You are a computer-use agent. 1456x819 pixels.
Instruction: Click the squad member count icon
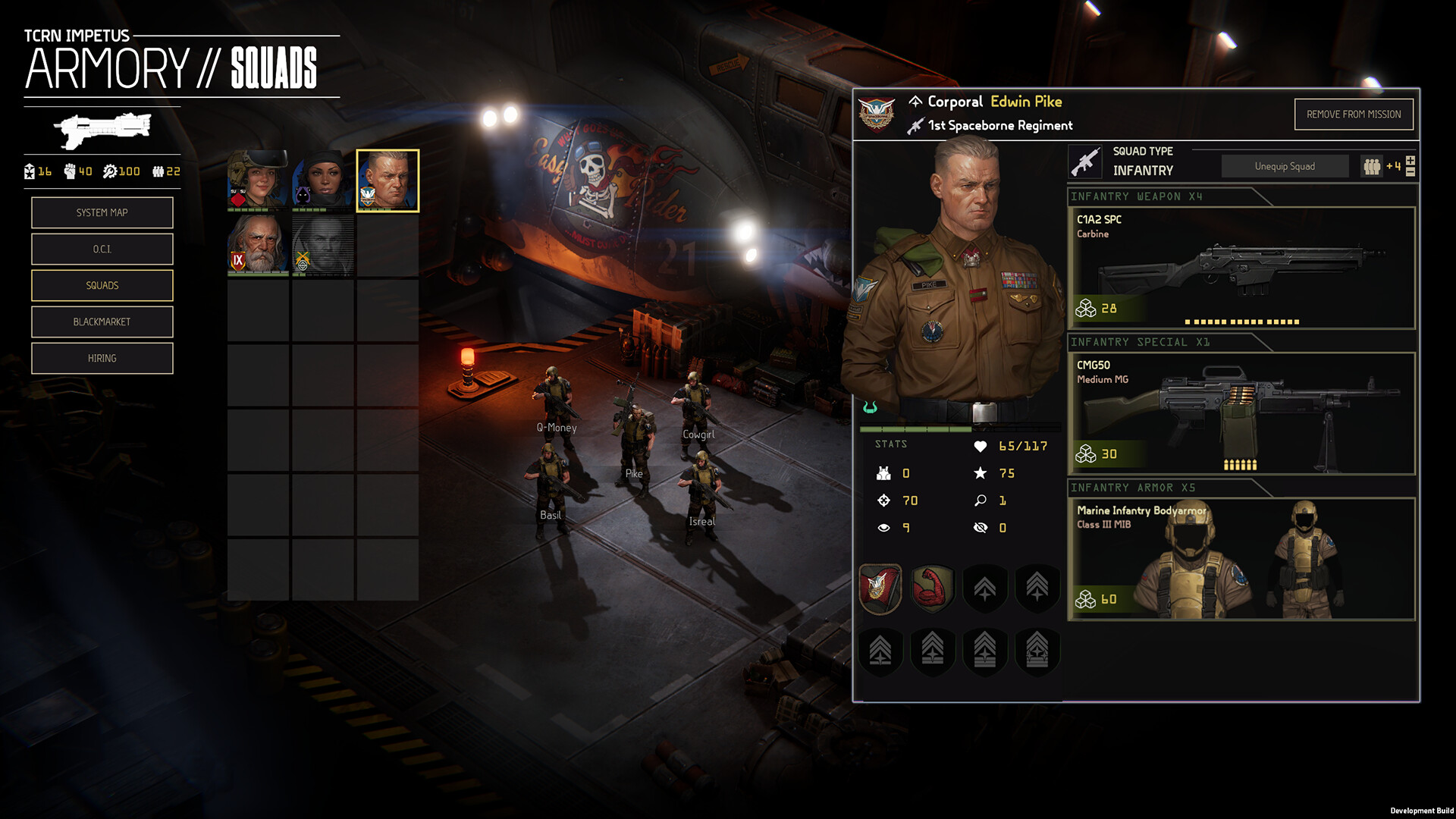coord(1372,165)
